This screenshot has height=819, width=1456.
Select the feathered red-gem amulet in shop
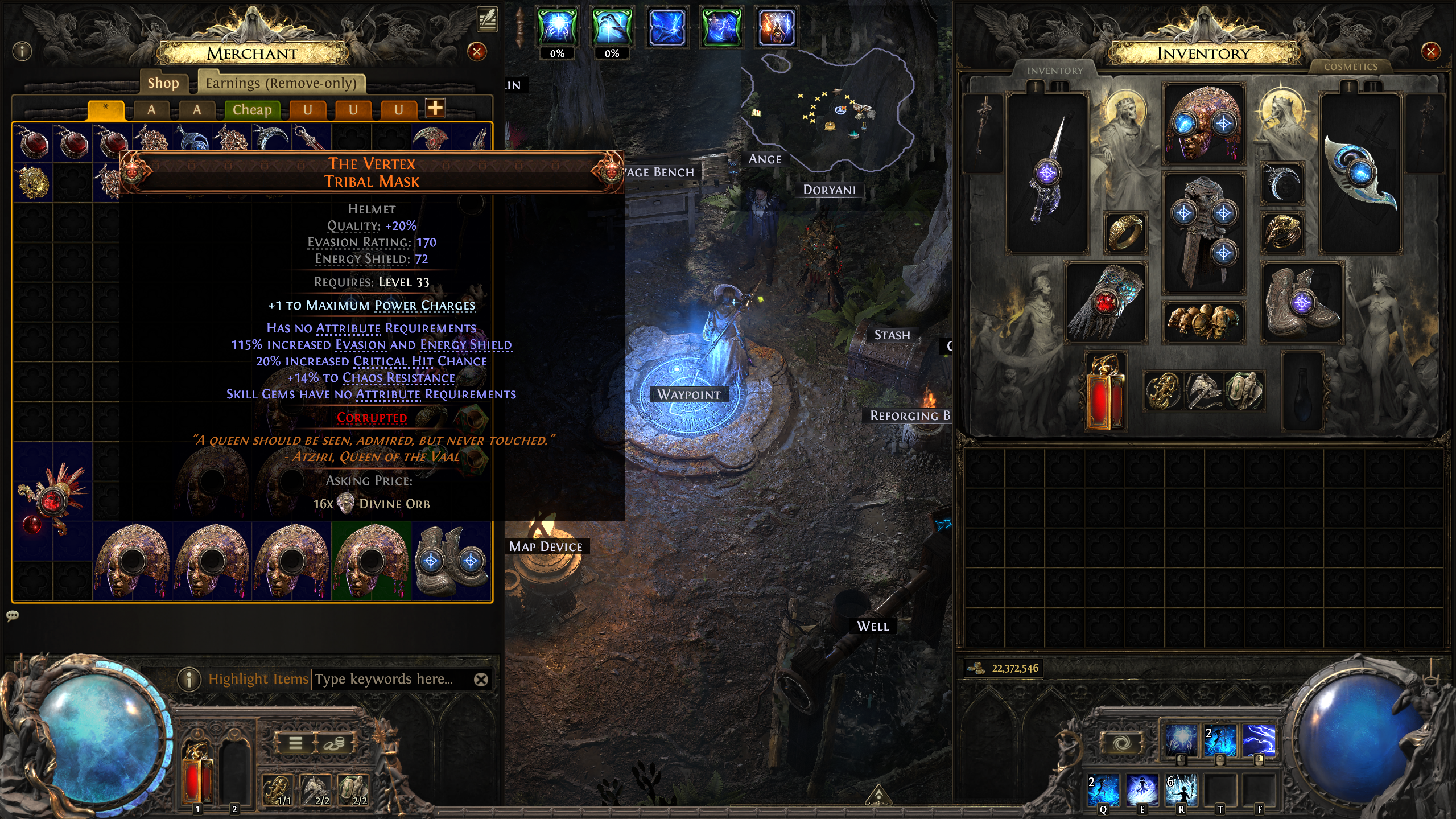click(52, 500)
